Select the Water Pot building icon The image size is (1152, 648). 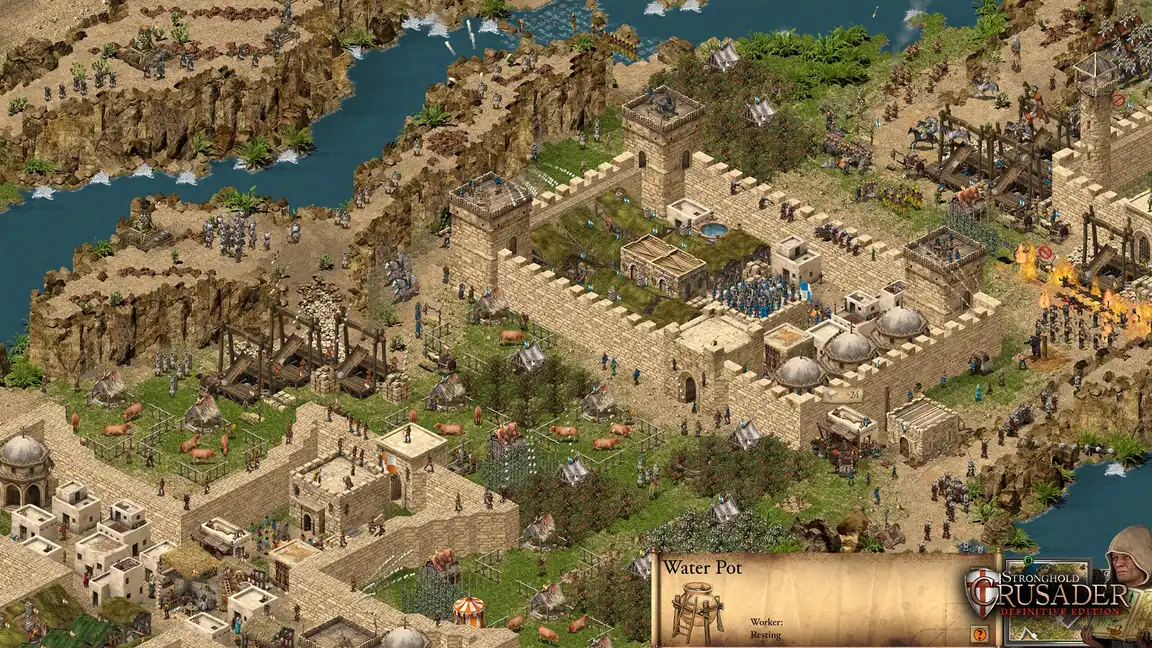coord(699,614)
